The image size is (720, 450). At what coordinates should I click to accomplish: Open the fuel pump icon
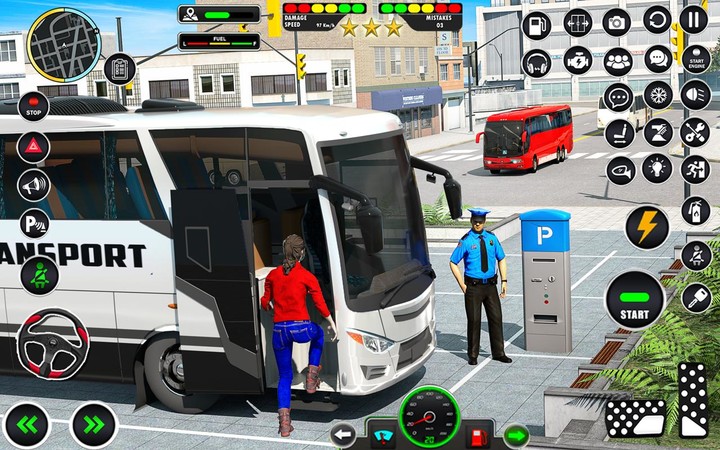(537, 24)
